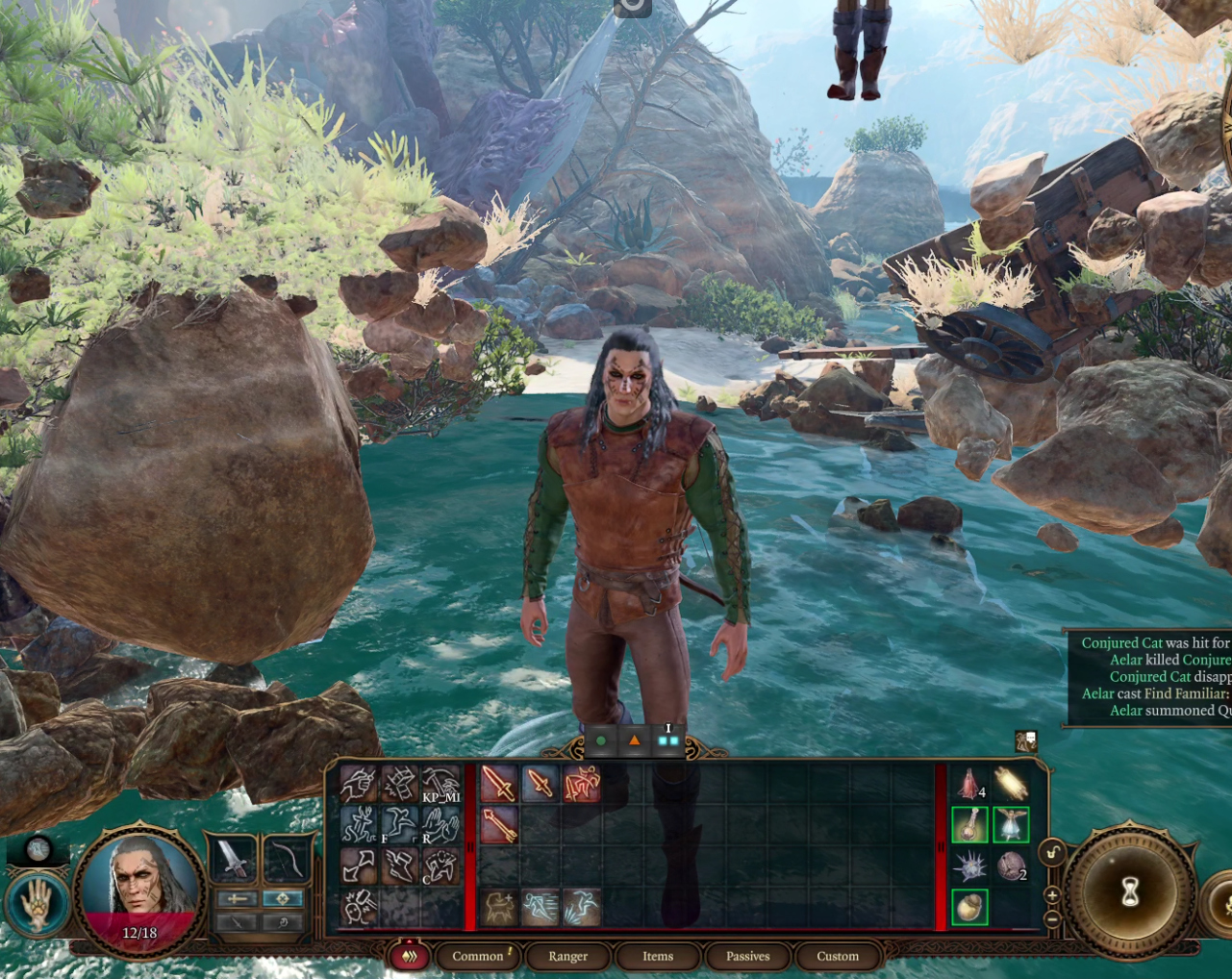Select the Passives hotbar tab
Image resolution: width=1232 pixels, height=979 pixels.
(747, 956)
